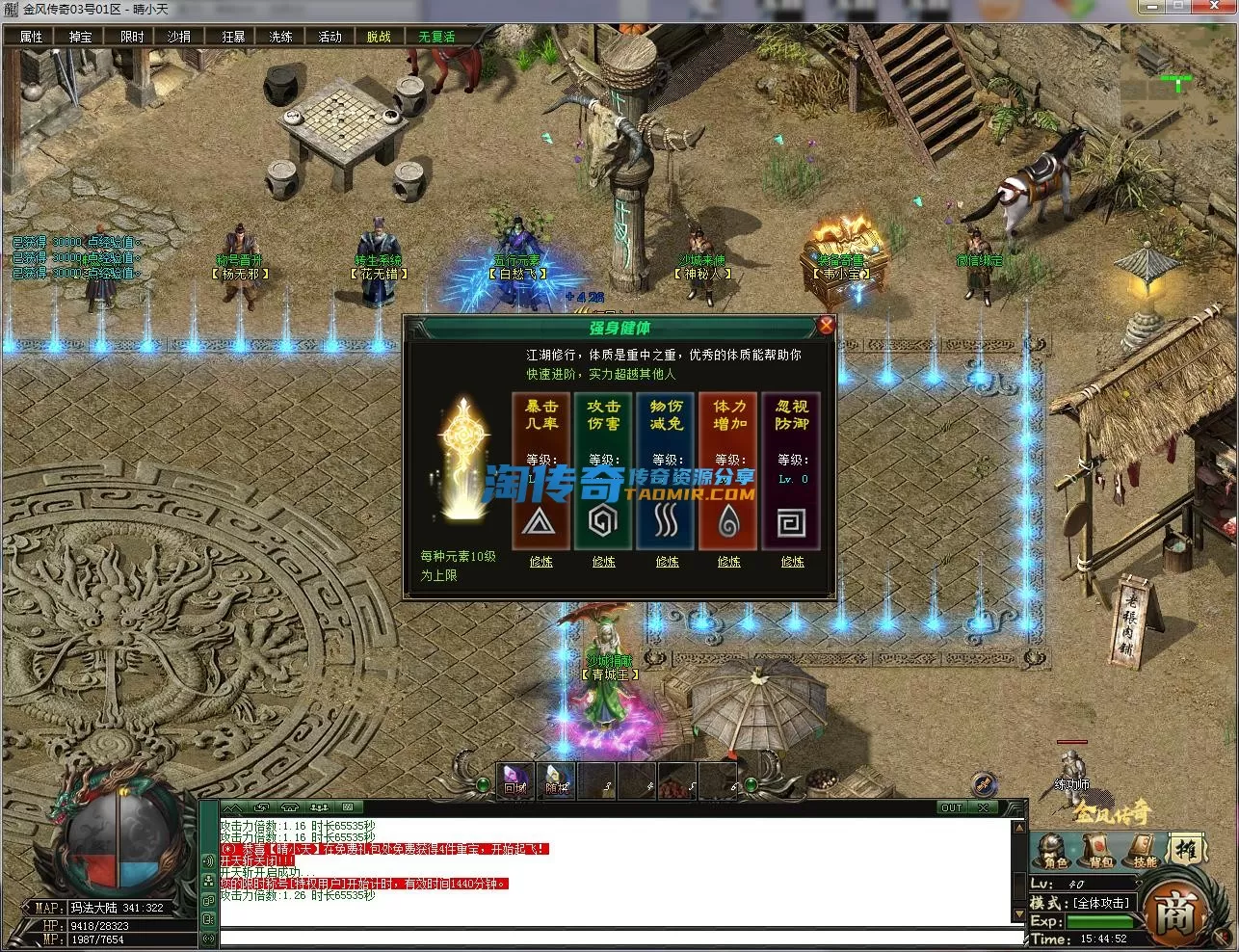1239x952 pixels.
Task: Activate the 狂暴 menu option
Action: pyautogui.click(x=233, y=37)
